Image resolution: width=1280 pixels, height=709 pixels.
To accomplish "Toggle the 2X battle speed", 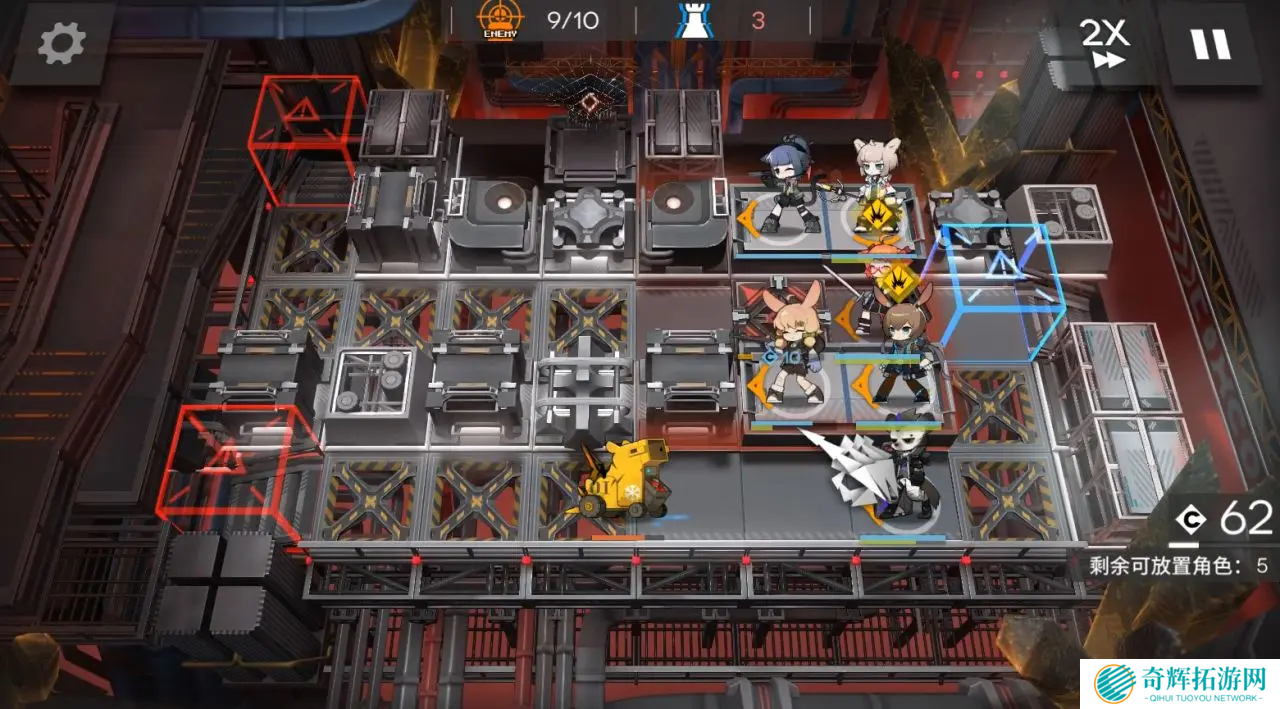I will [1104, 43].
